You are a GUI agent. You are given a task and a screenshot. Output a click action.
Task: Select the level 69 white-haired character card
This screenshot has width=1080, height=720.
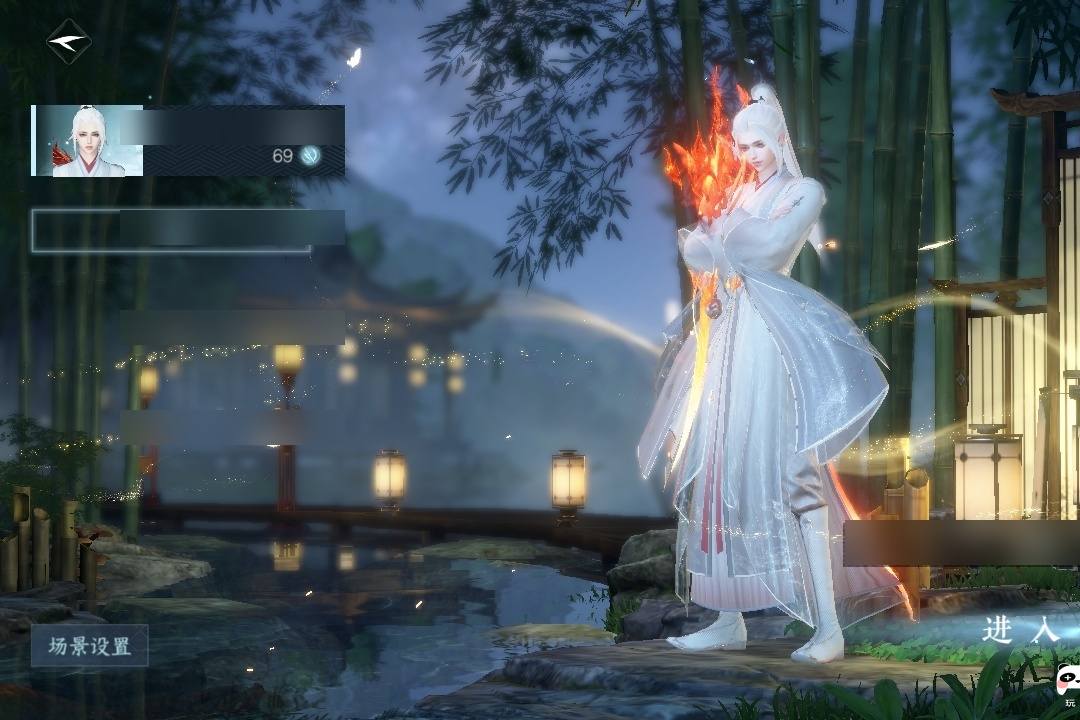click(x=188, y=141)
